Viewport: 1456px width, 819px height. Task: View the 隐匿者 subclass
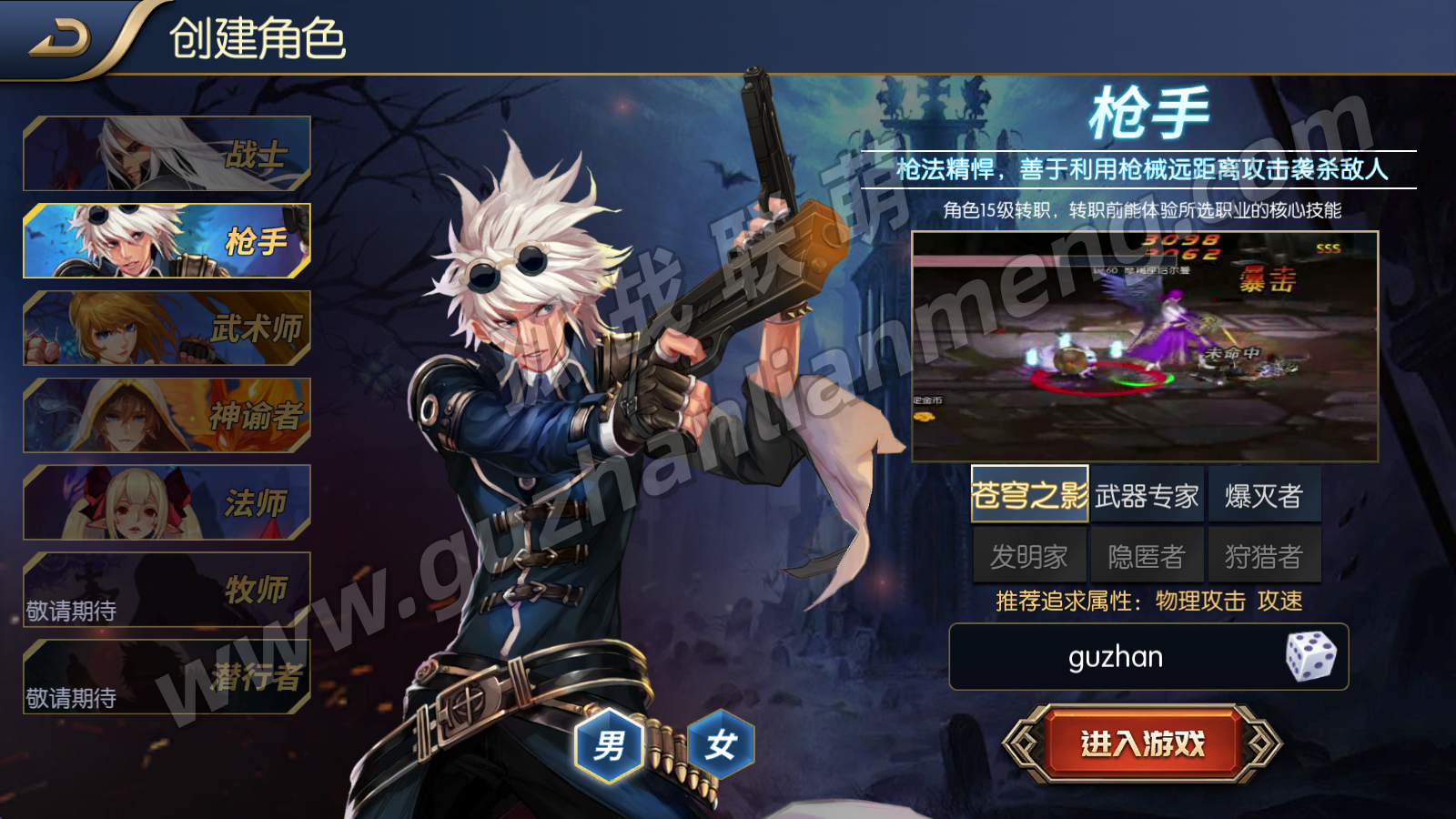point(1147,556)
